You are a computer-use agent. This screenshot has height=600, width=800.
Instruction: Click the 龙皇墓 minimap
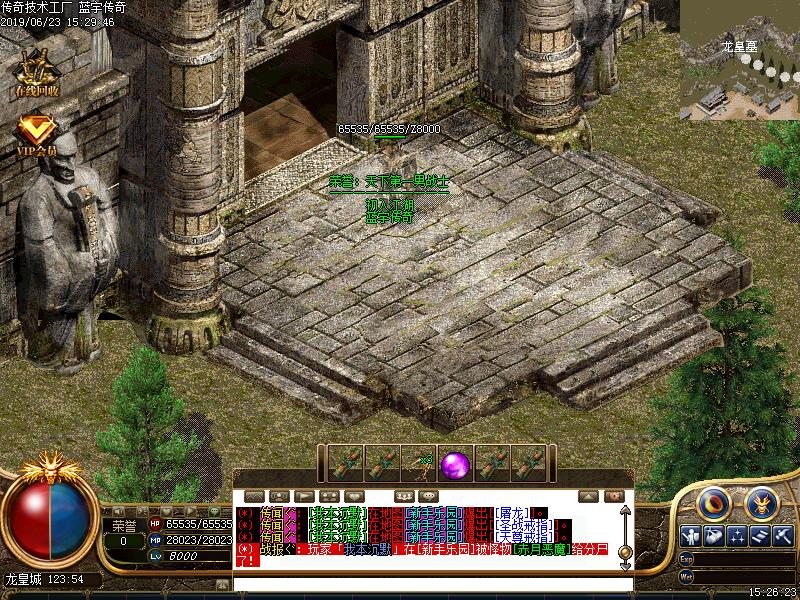[x=740, y=60]
